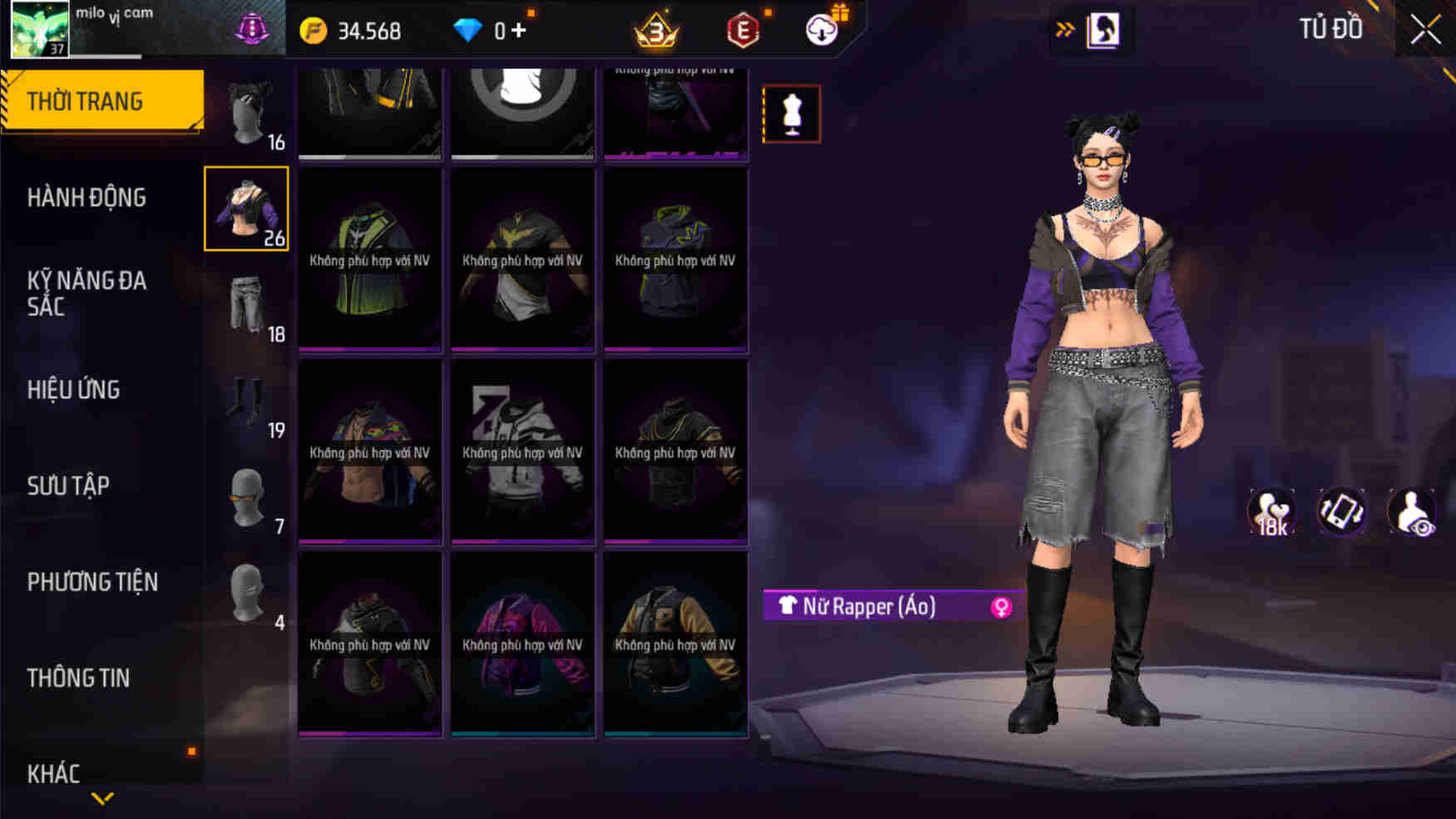The height and width of the screenshot is (819, 1456).
Task: Open the diamond top-up with plus icon
Action: pos(525,31)
